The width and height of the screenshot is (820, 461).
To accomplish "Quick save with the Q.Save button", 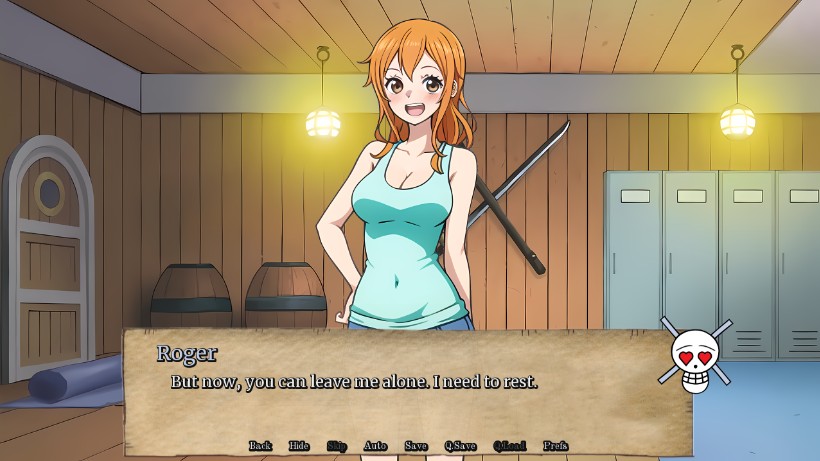I will point(460,446).
